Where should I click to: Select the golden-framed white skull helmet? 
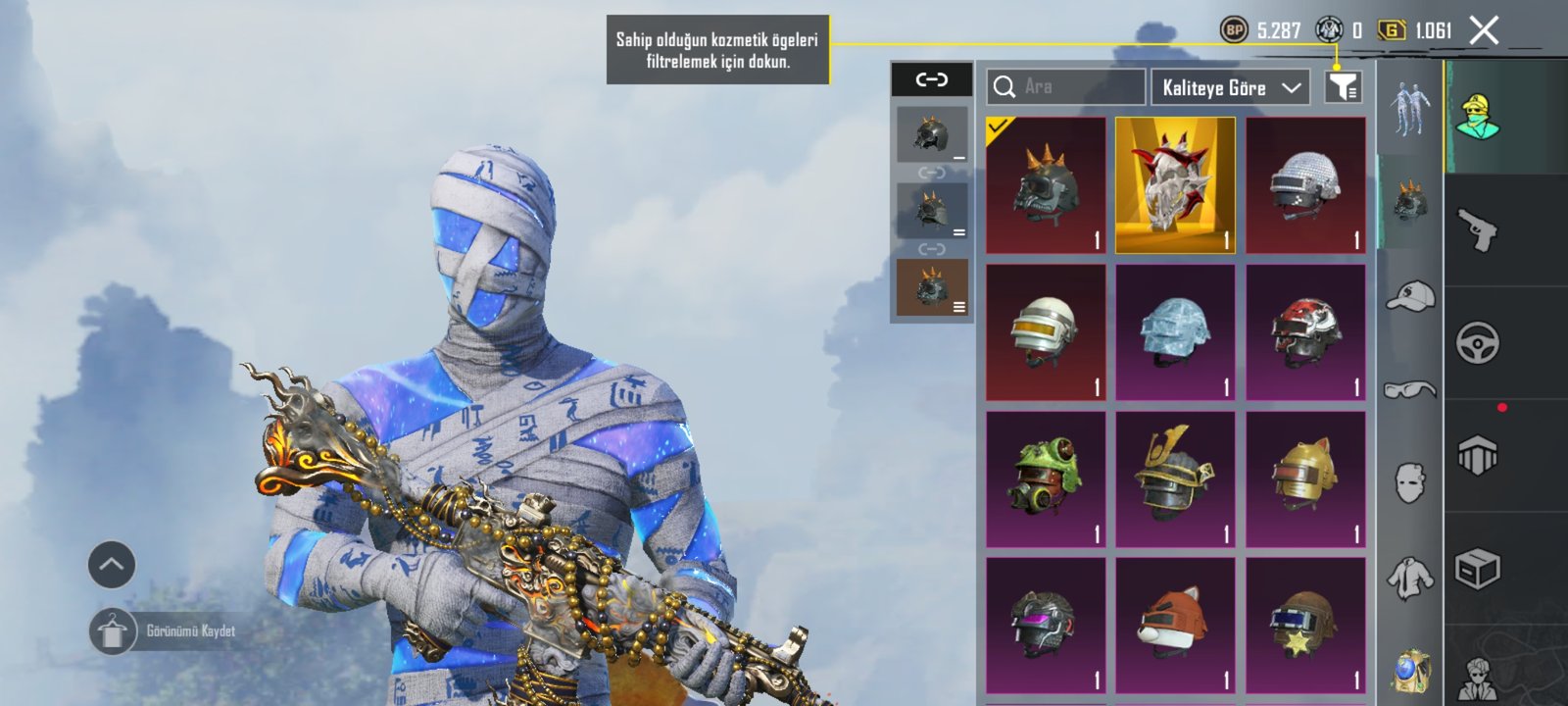coord(1175,185)
